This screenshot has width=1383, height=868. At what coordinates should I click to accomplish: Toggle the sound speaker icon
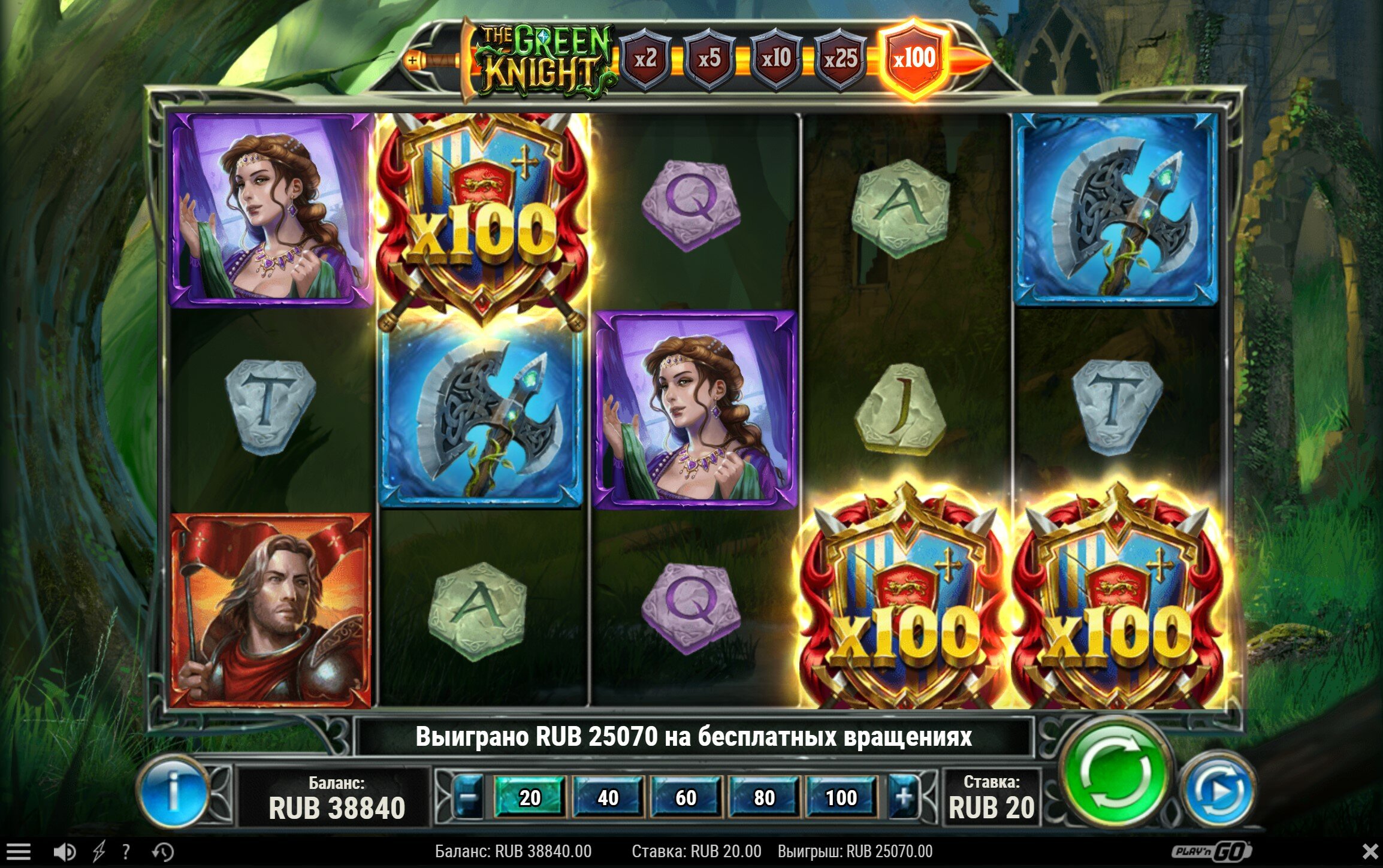tap(65, 851)
